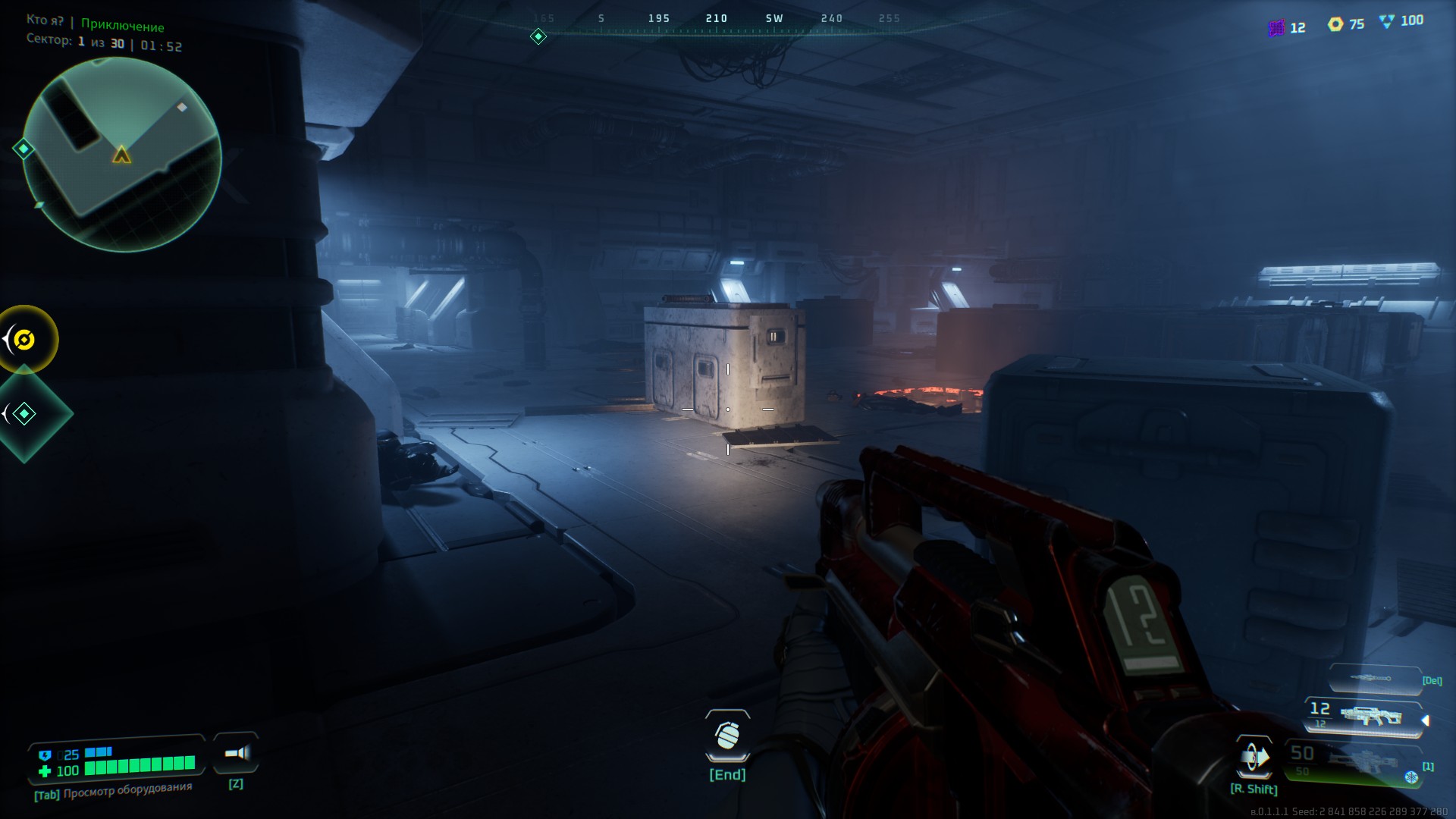Select the yellow circular objective indicator

pyautogui.click(x=25, y=340)
